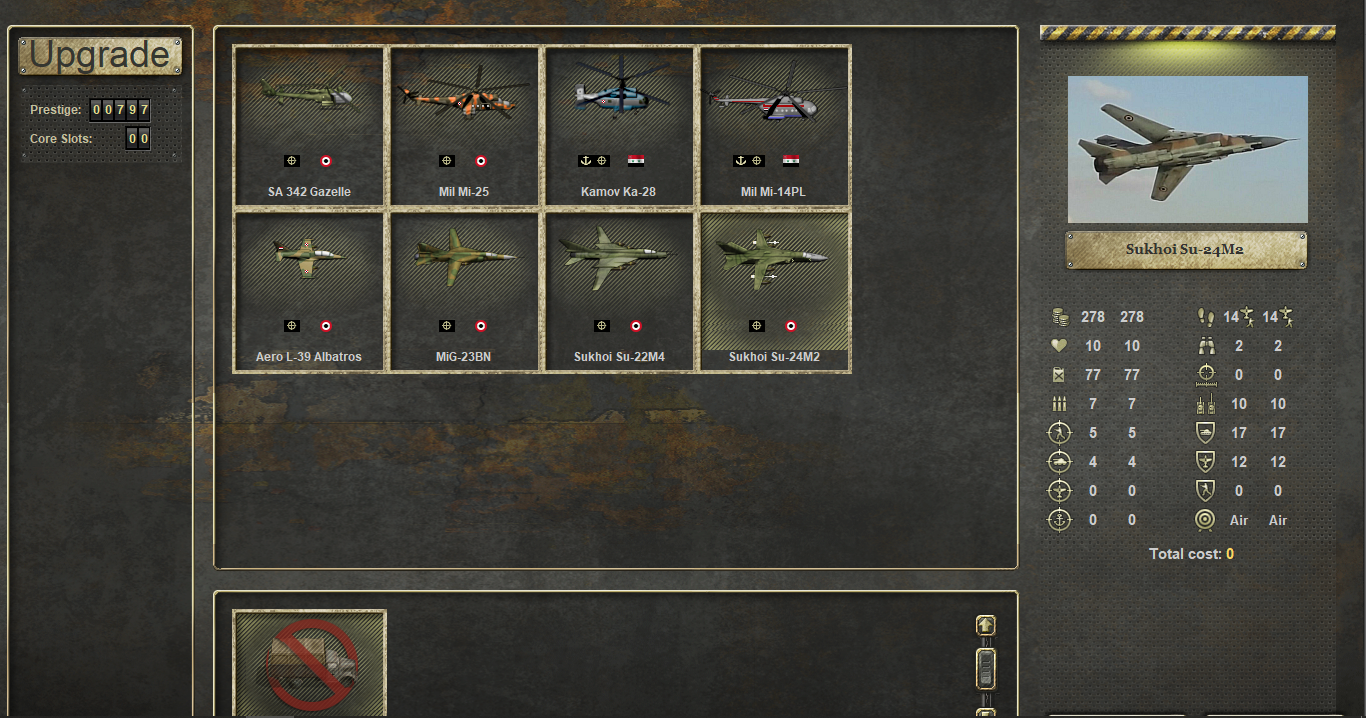Select the MiG-23BN aircraft tile
The width and height of the screenshot is (1366, 718).
pos(464,291)
